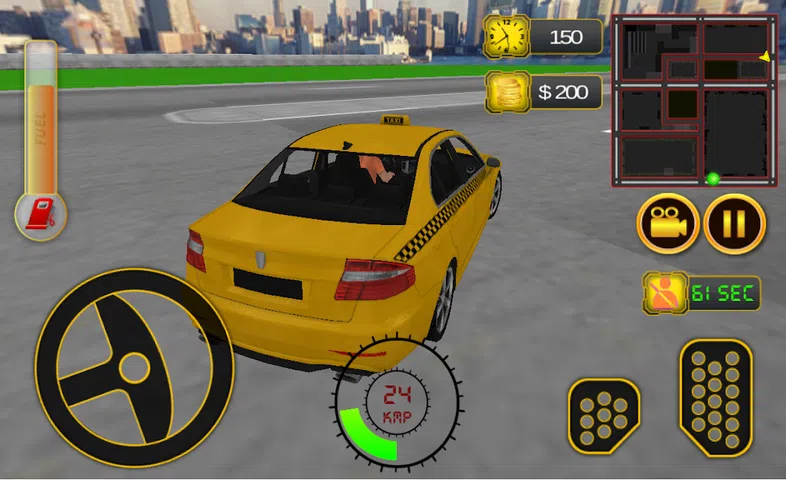Tap the steering wheel control
786x480 pixels.
(132, 367)
